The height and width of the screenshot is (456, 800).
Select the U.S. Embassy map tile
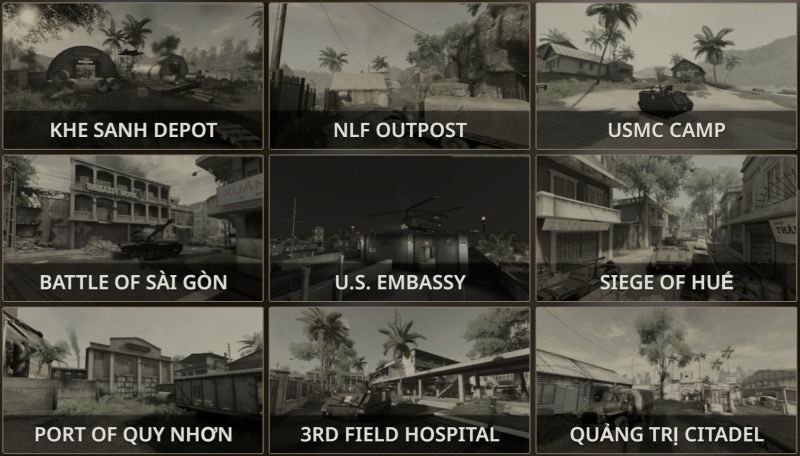point(400,228)
